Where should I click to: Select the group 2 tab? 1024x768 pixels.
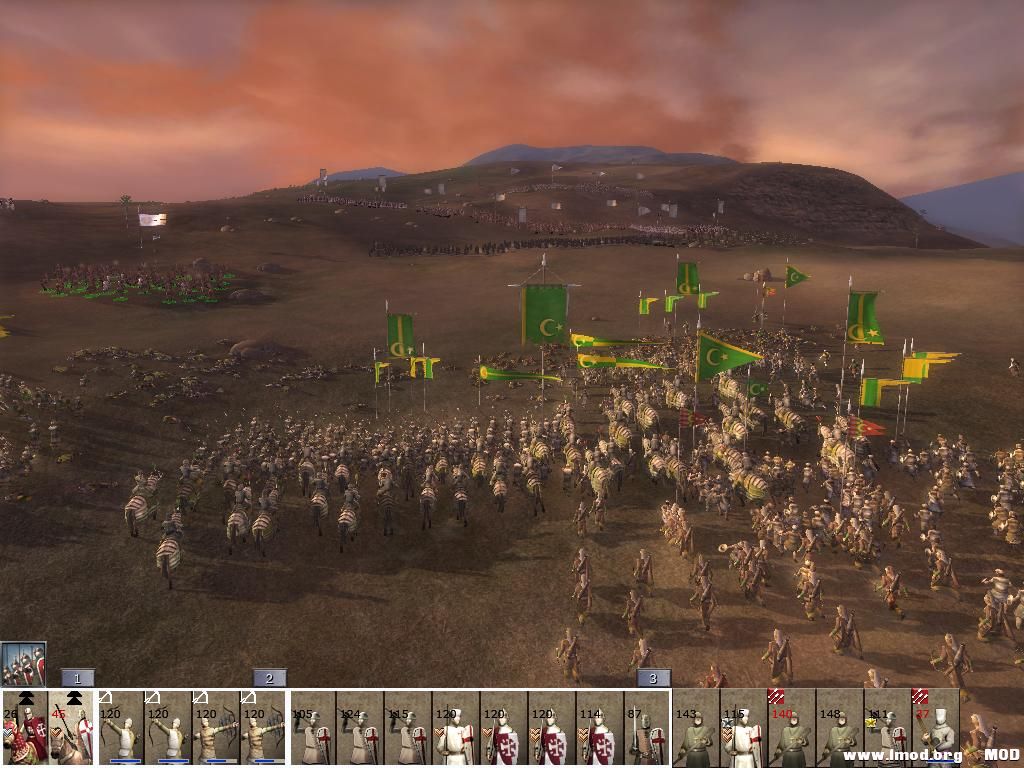coord(269,678)
